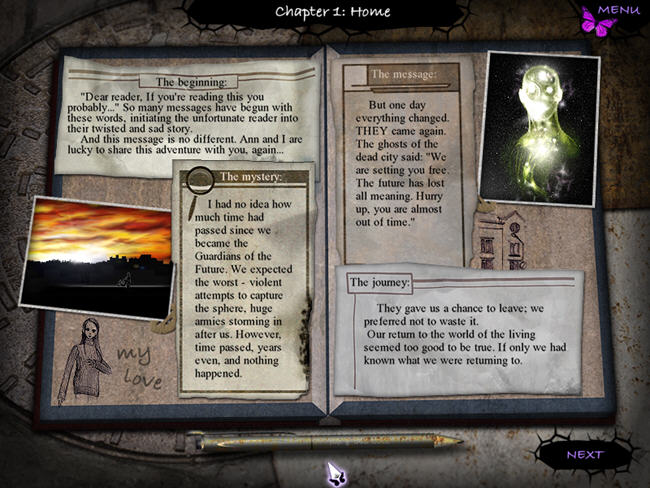Open the purple butterfly MENU
The image size is (650, 488).
611,15
